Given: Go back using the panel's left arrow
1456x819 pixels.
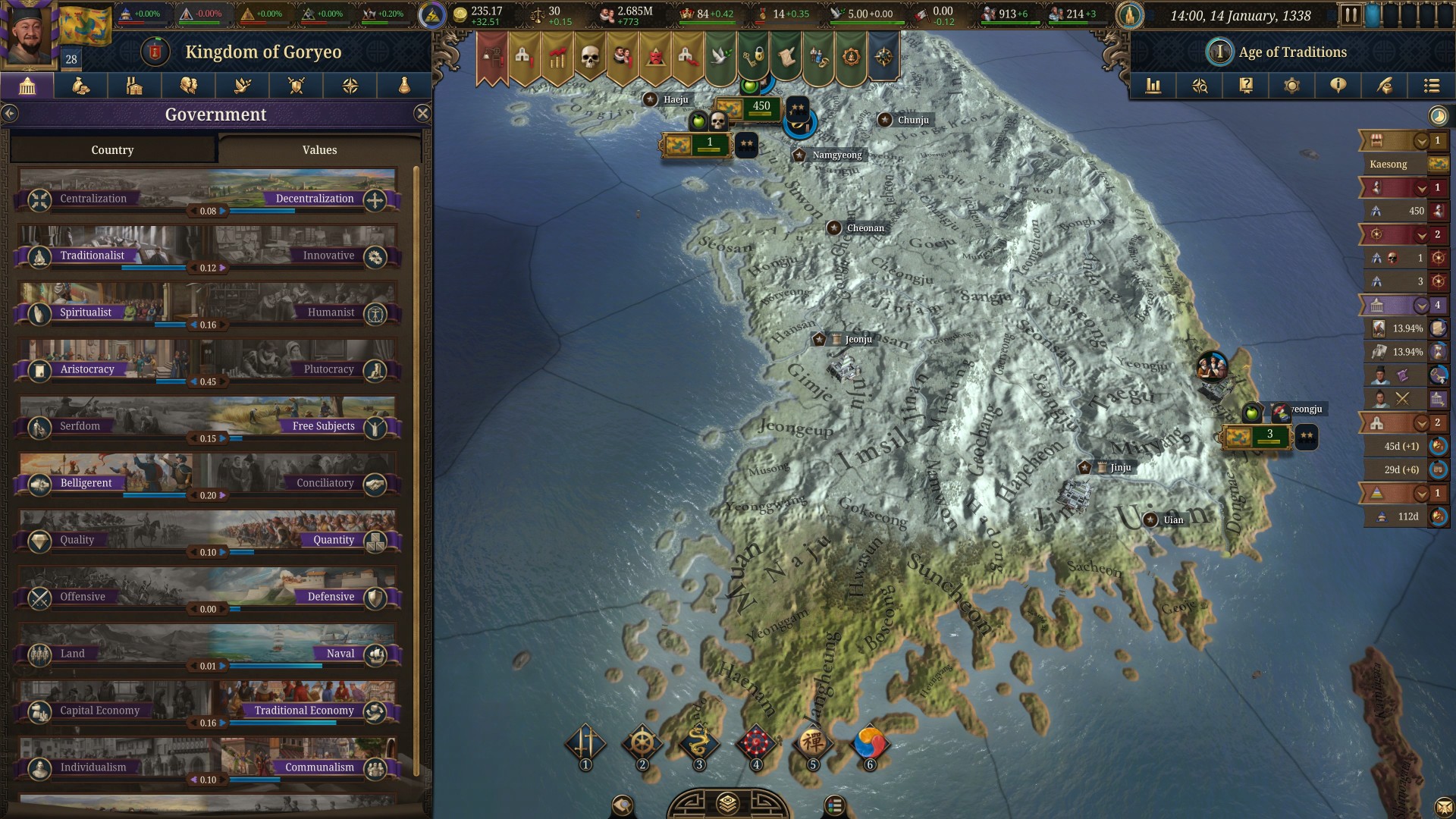Looking at the screenshot, I should (10, 114).
